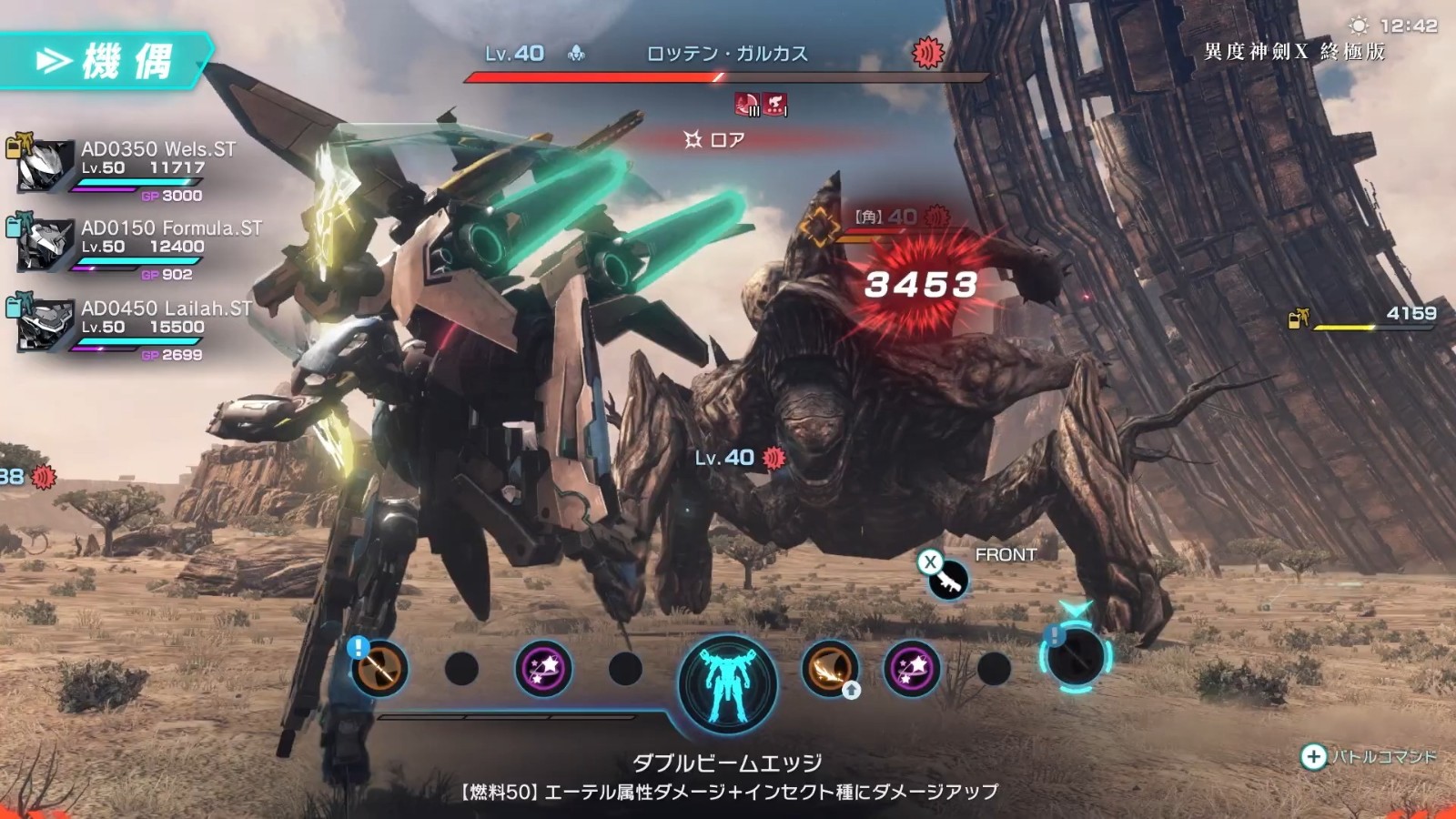Toggle the alert badge on the leftmost art
The image size is (1456, 819).
click(358, 647)
